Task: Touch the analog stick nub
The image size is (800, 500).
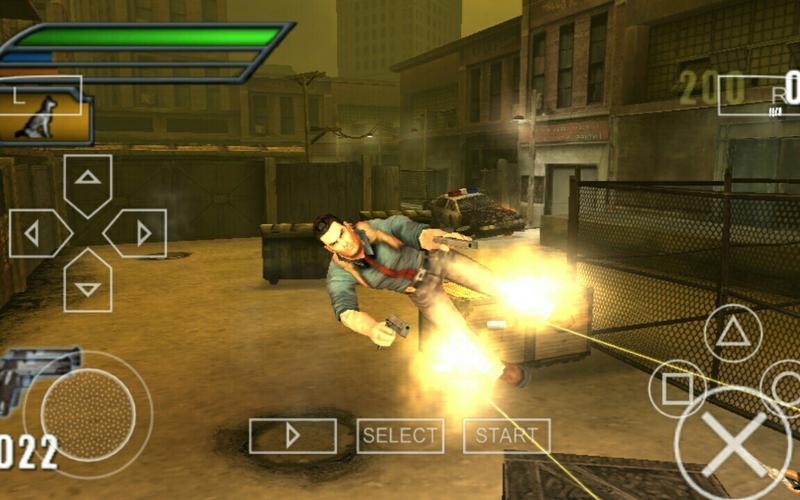Action: tap(88, 414)
